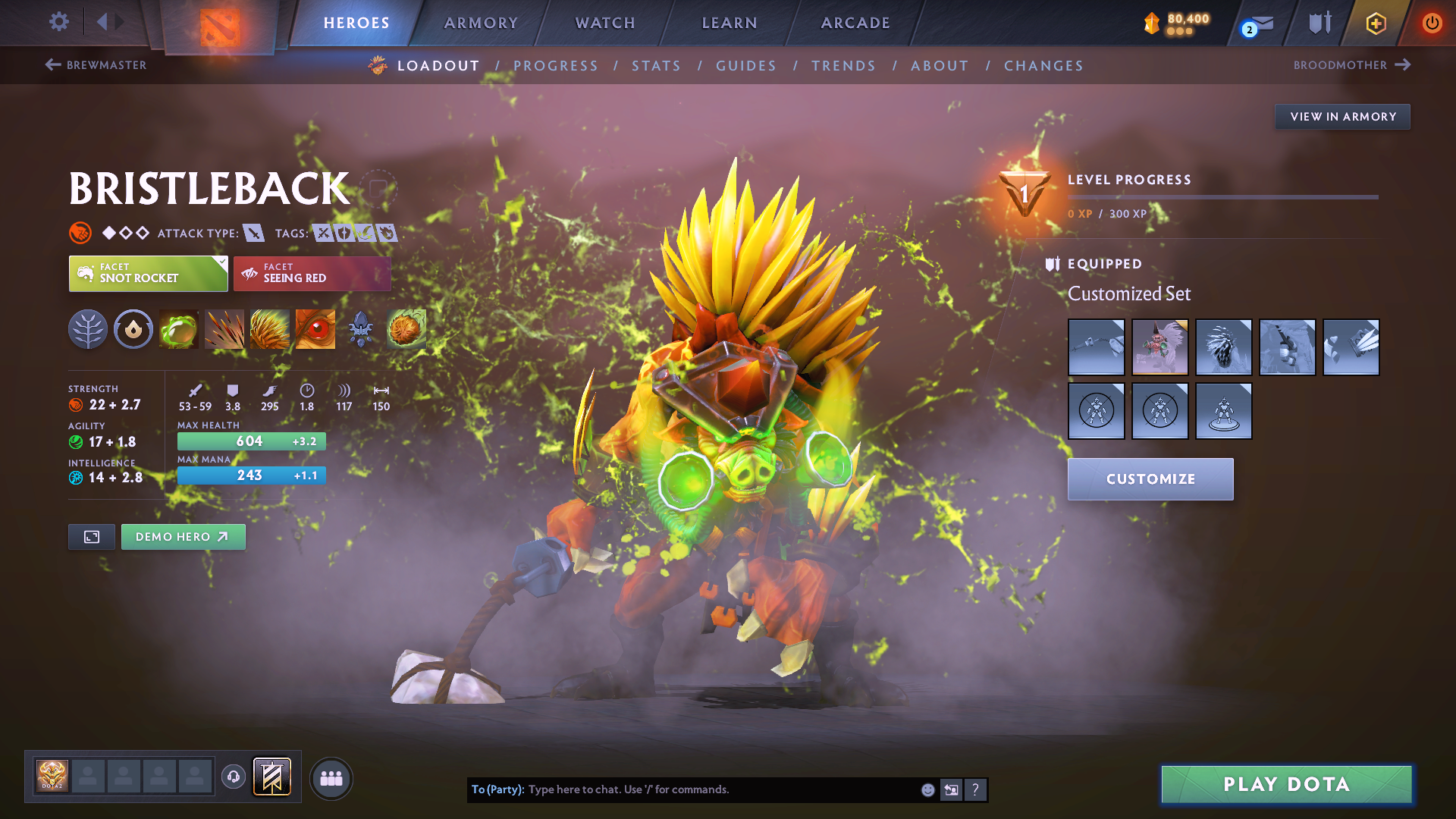Open the hero talent tree icon
The image size is (1456, 819).
[x=88, y=329]
